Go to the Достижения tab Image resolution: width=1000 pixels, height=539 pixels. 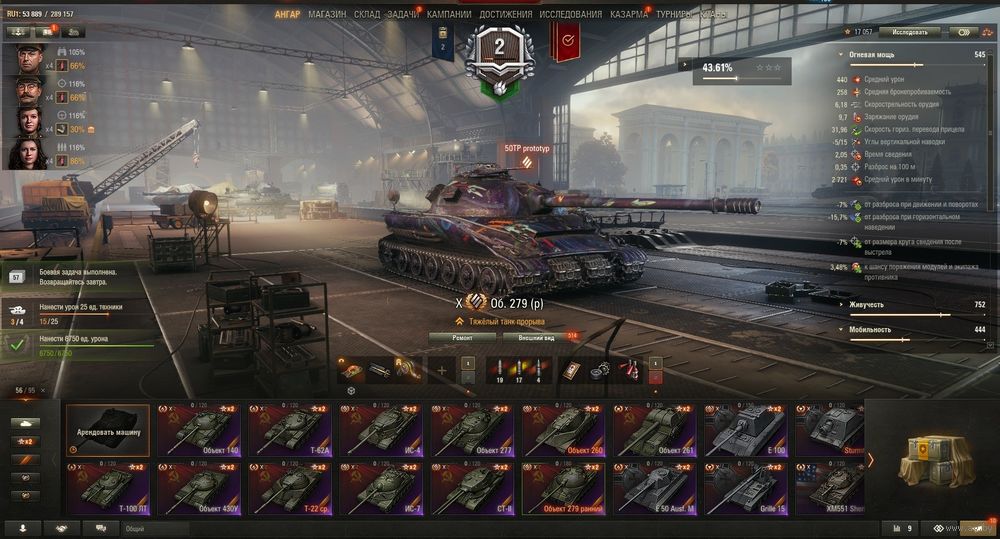click(505, 15)
